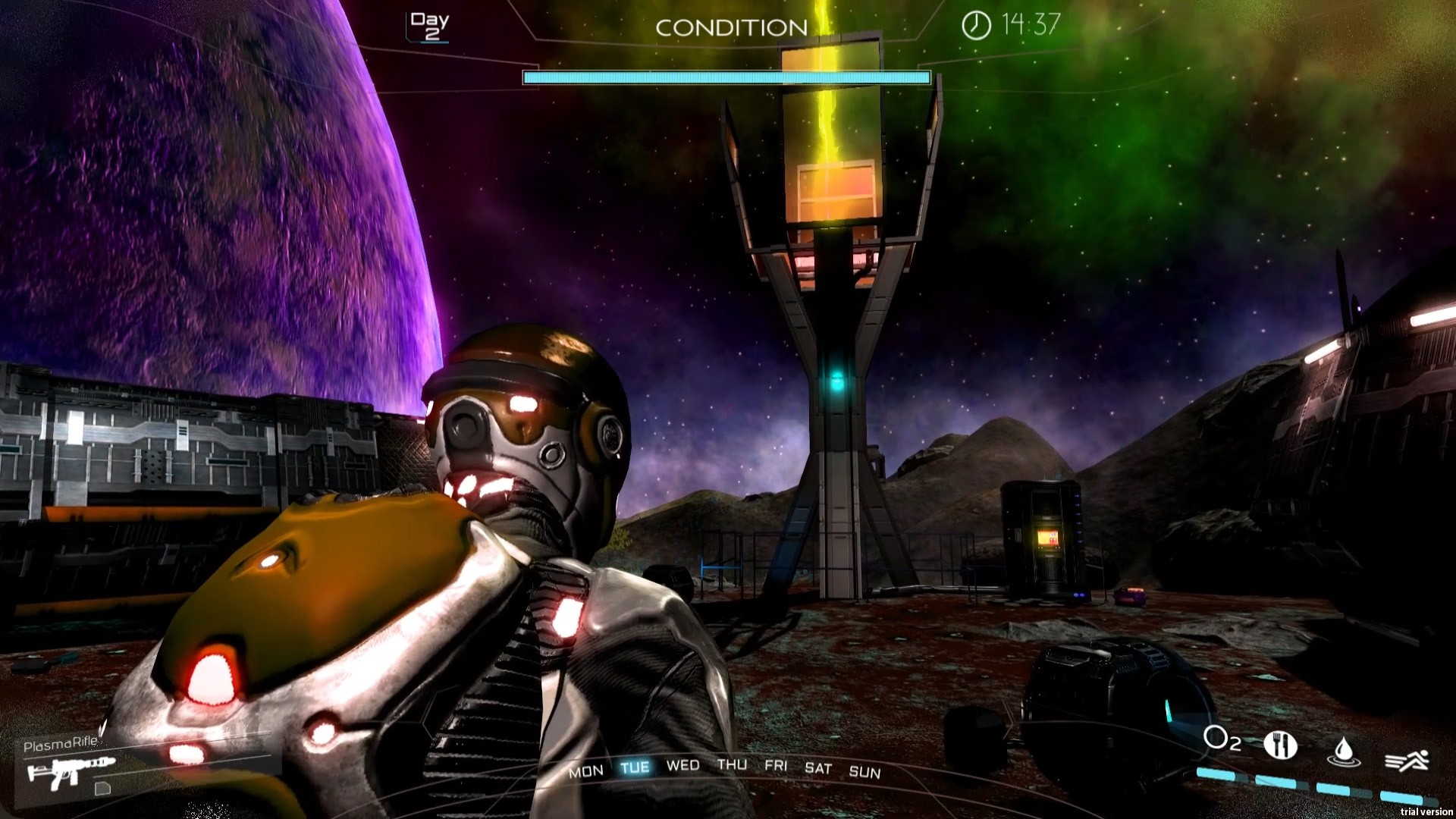Click the O2 oxygen status icon

point(1222,739)
